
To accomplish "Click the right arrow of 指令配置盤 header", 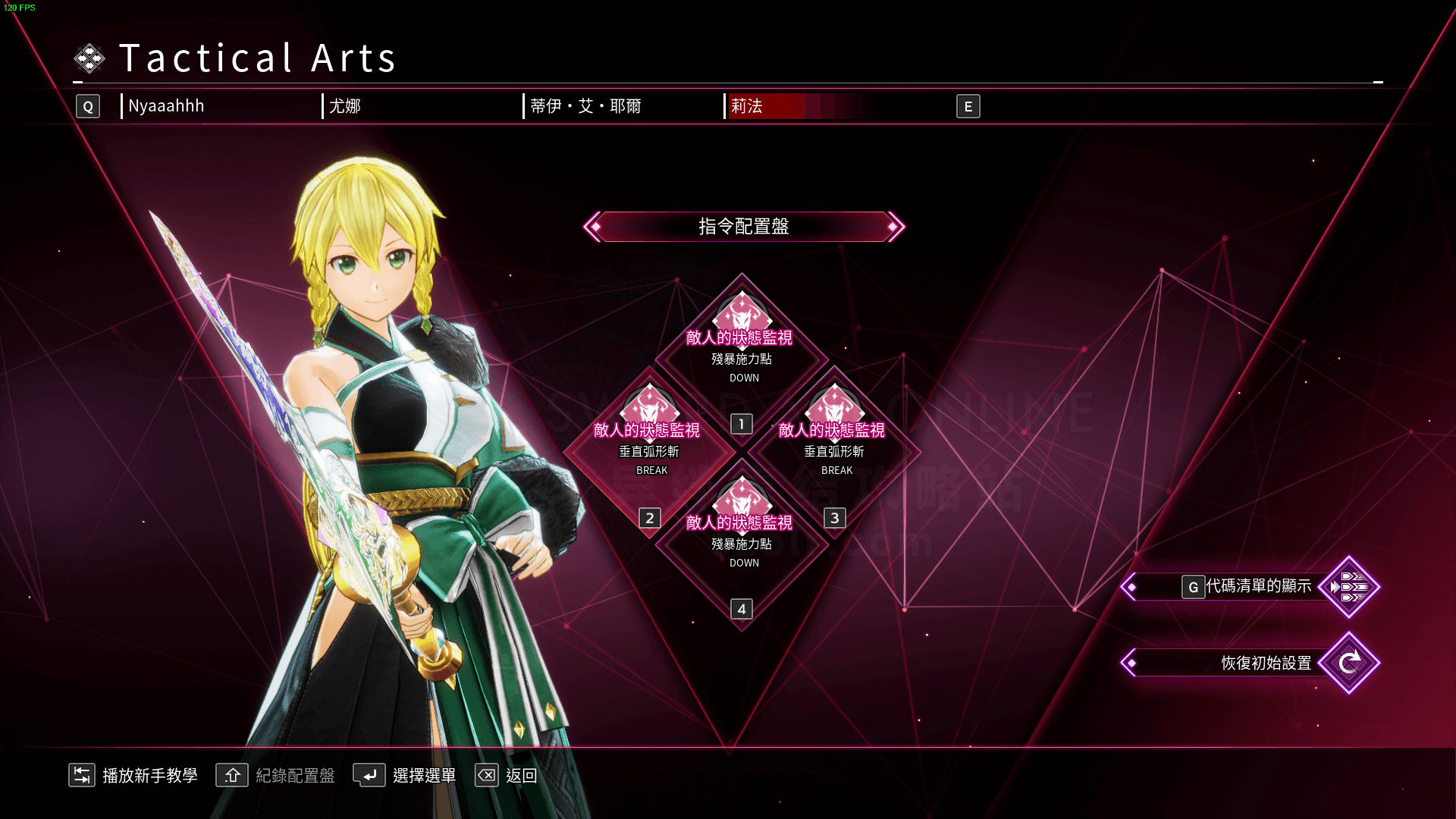I will tap(895, 227).
